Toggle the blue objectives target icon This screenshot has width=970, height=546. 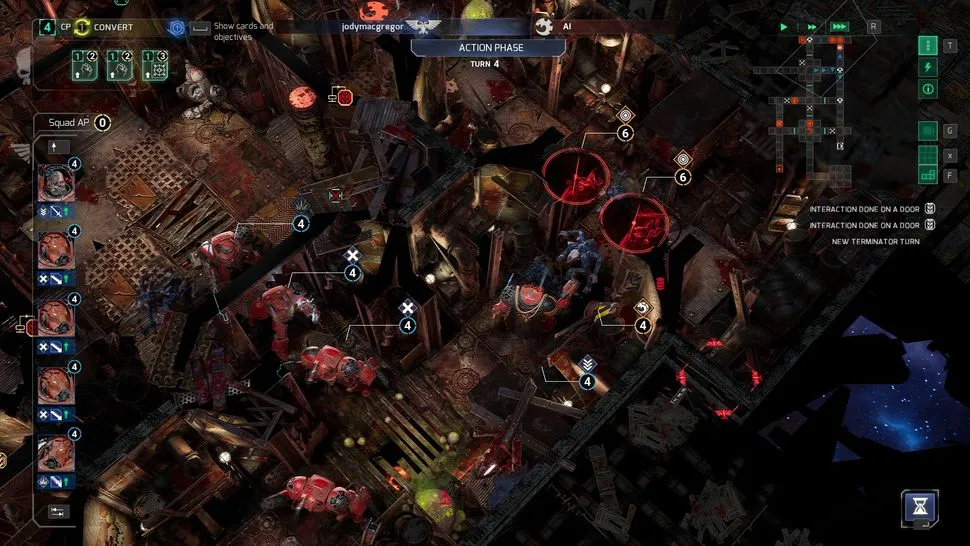176,27
